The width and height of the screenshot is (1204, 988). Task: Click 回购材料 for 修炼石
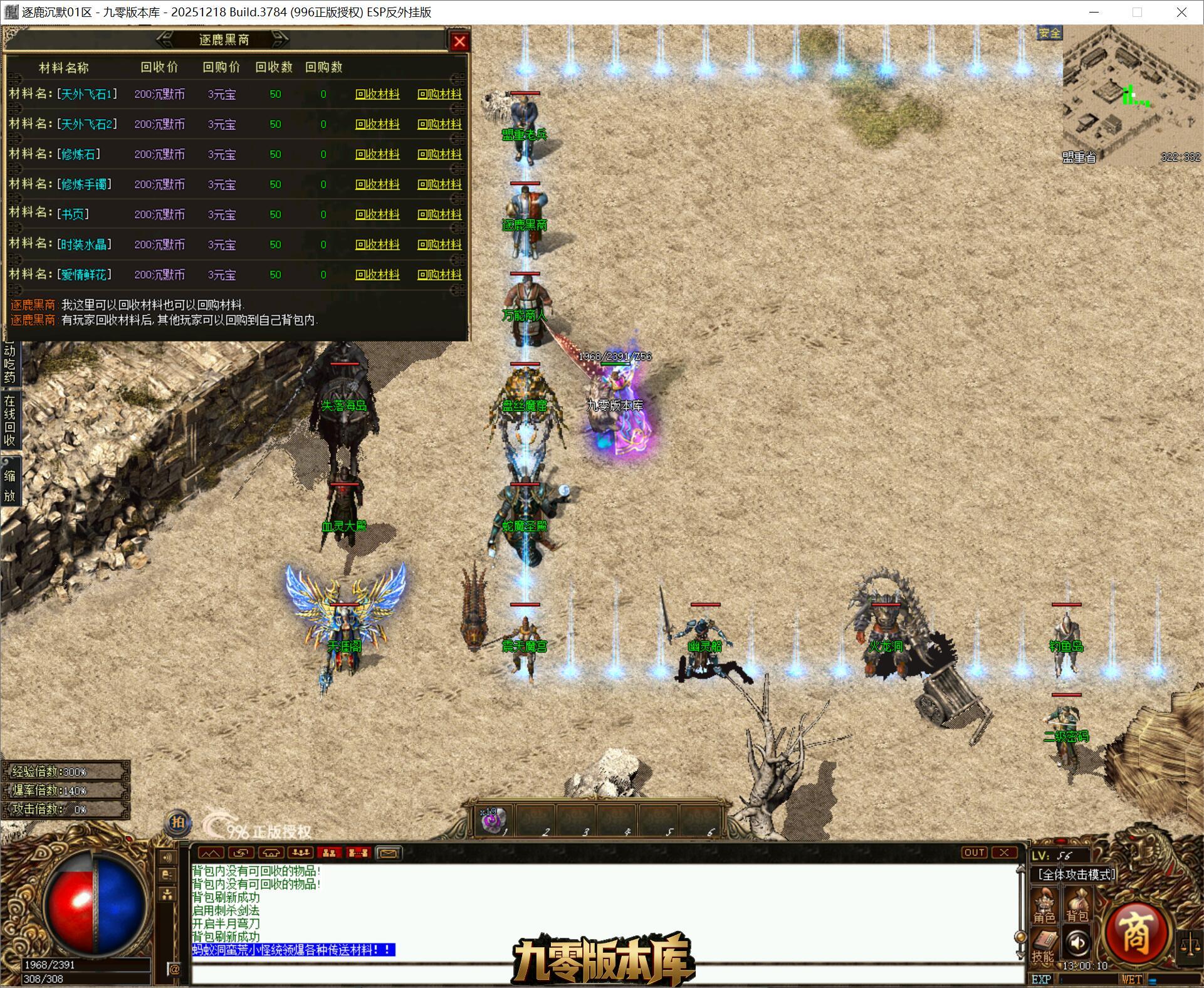tap(439, 154)
